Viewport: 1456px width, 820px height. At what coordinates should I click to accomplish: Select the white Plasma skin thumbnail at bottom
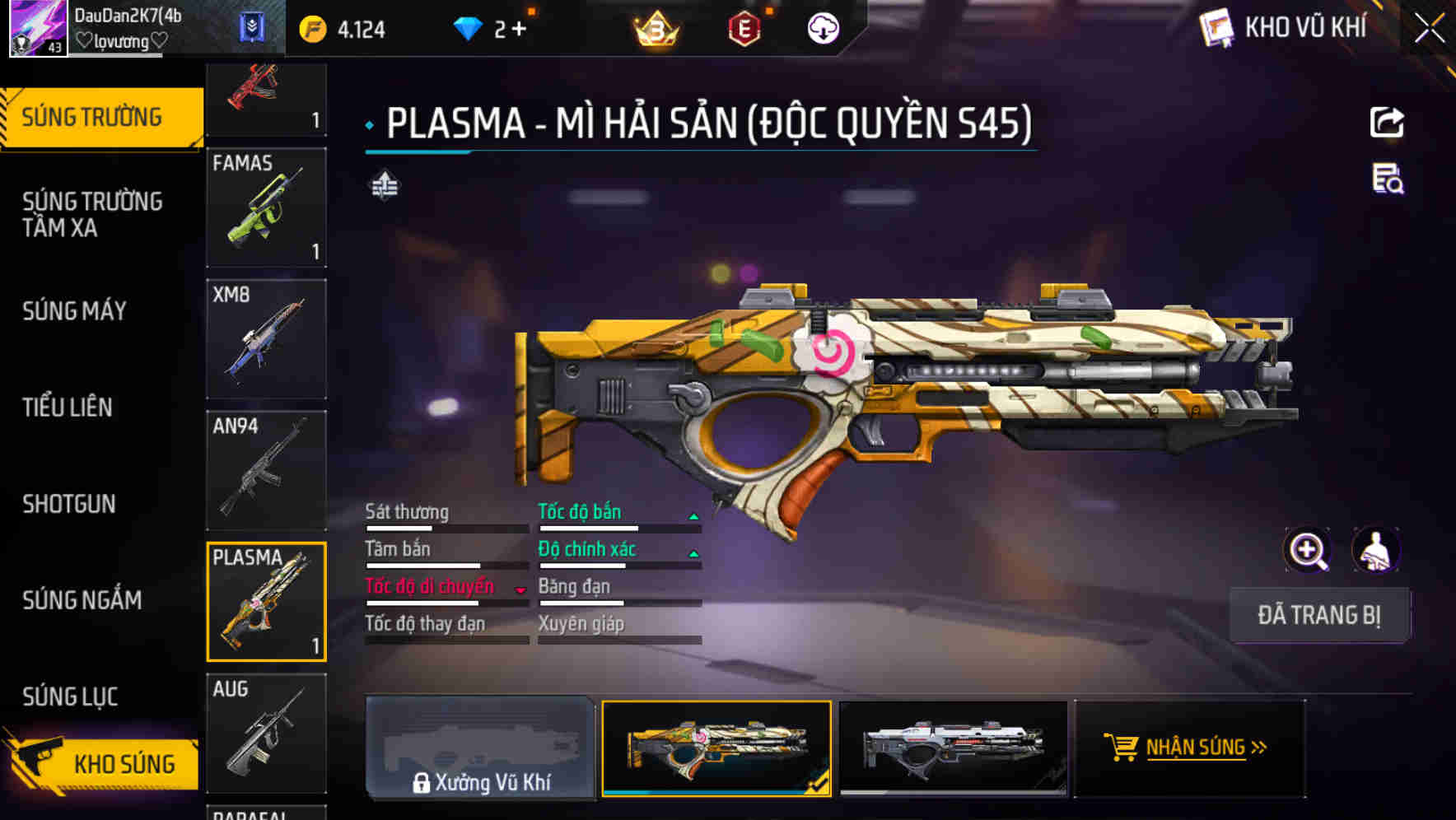pyautogui.click(x=952, y=748)
